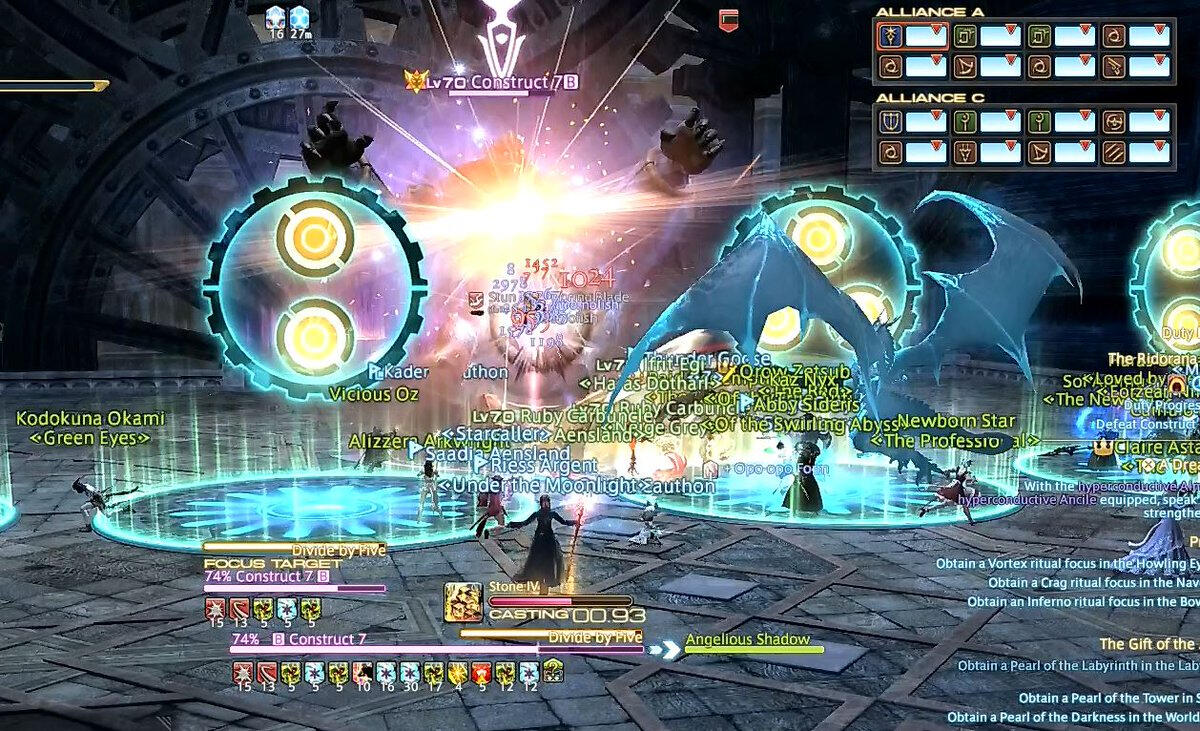The image size is (1200, 731).
Task: Open the Inferno ritual focus objective
Action: 1082,601
